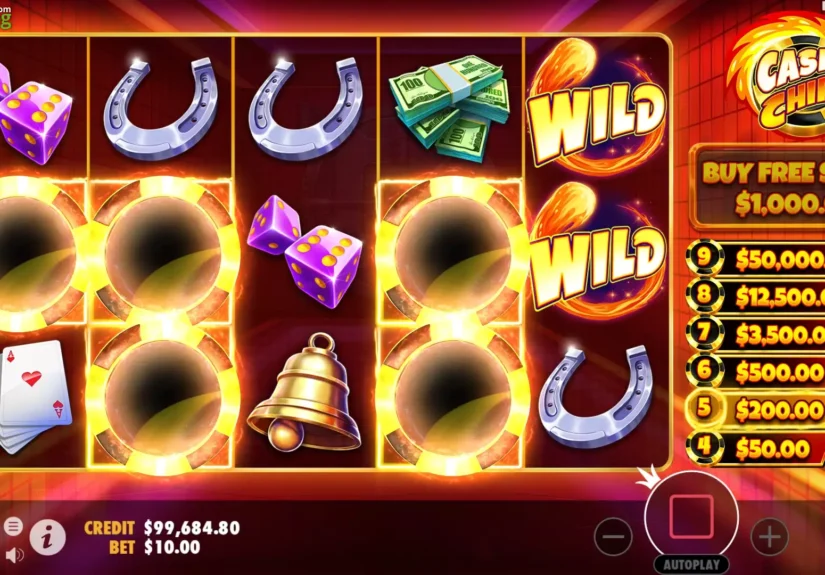Increase the bet with the plus button
This screenshot has width=825, height=575.
(x=769, y=537)
